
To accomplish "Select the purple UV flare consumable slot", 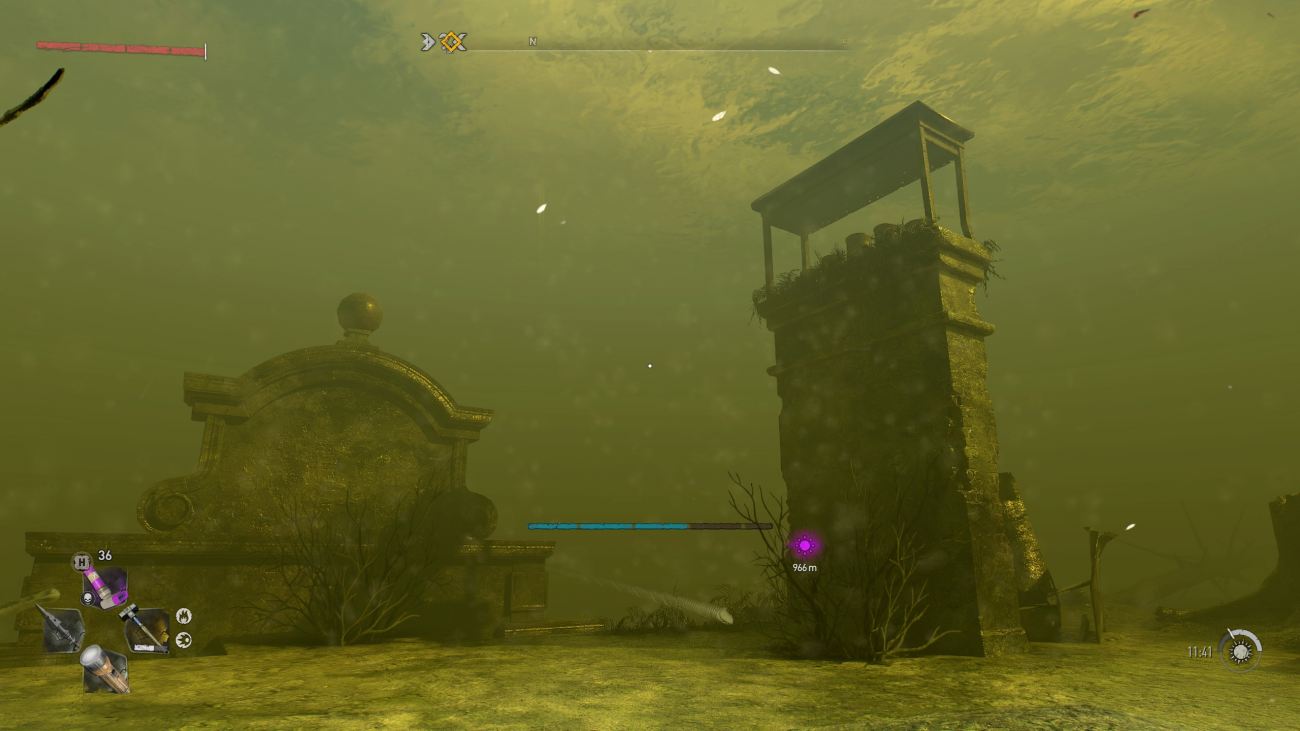I will coord(105,586).
